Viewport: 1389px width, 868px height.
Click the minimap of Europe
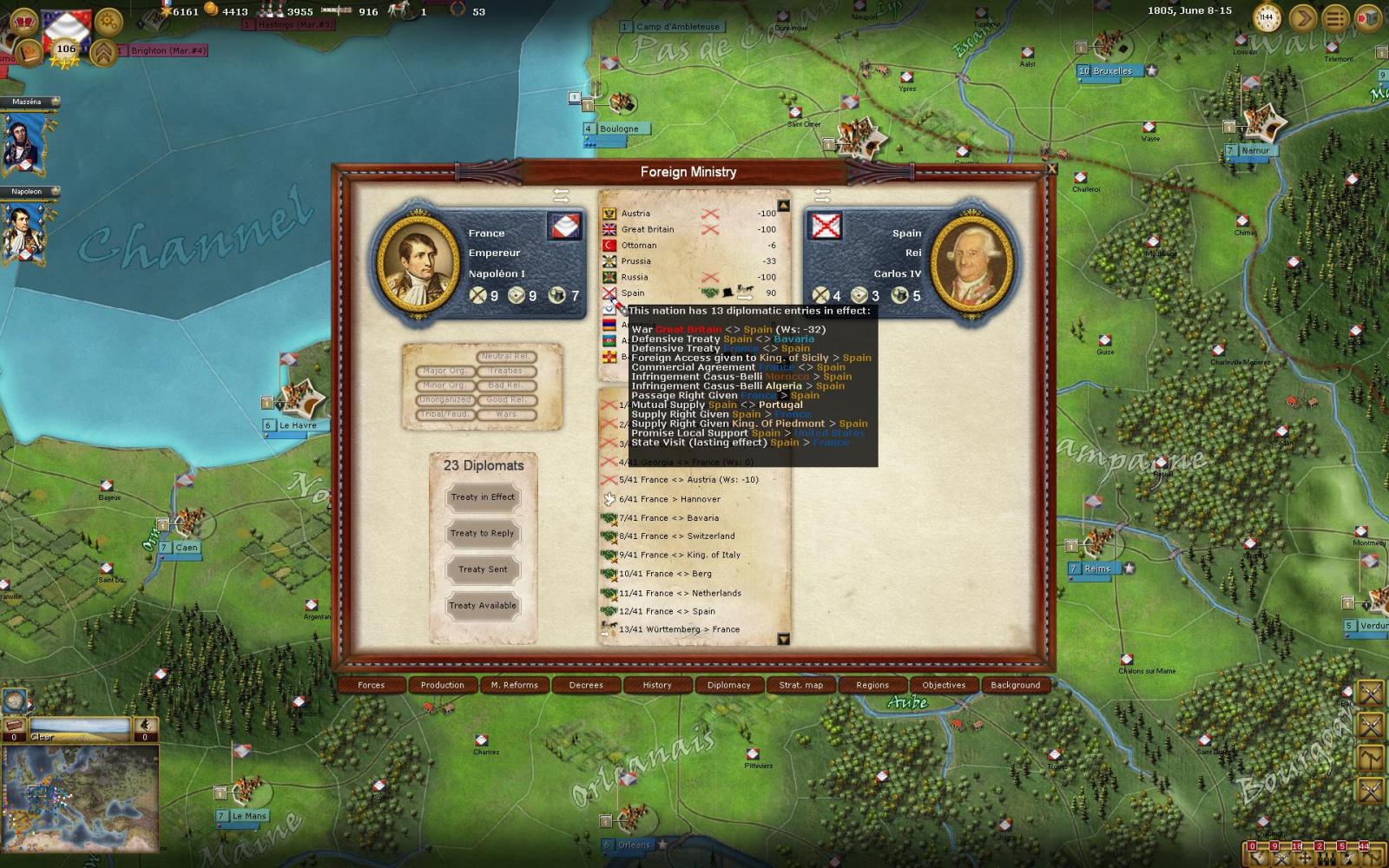[80, 797]
